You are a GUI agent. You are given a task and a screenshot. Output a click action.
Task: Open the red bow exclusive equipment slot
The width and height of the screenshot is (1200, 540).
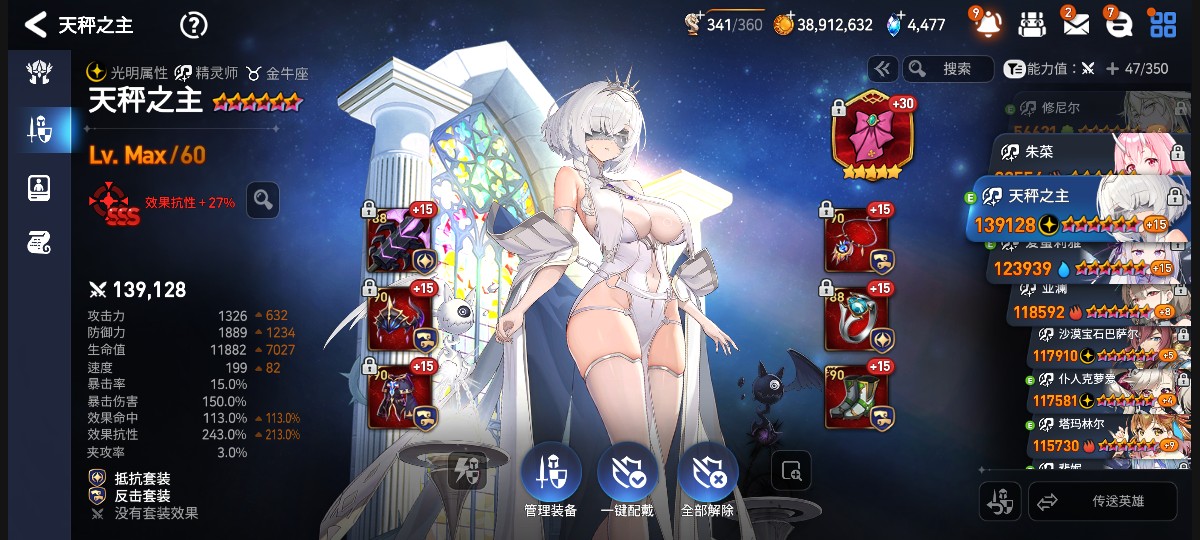873,138
